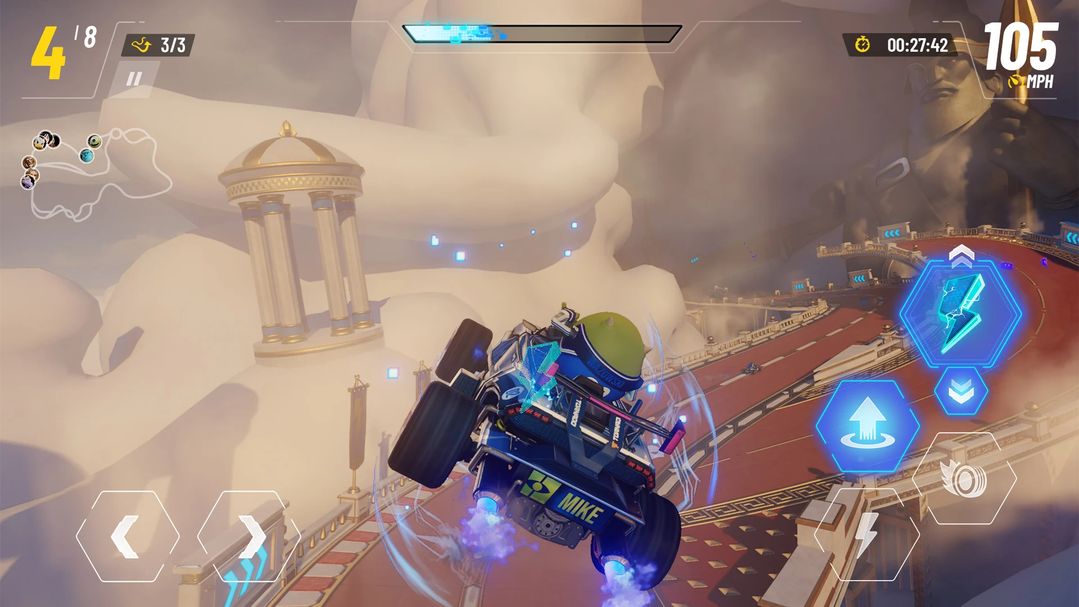Pause the race
1079x607 pixels.
pos(134,79)
